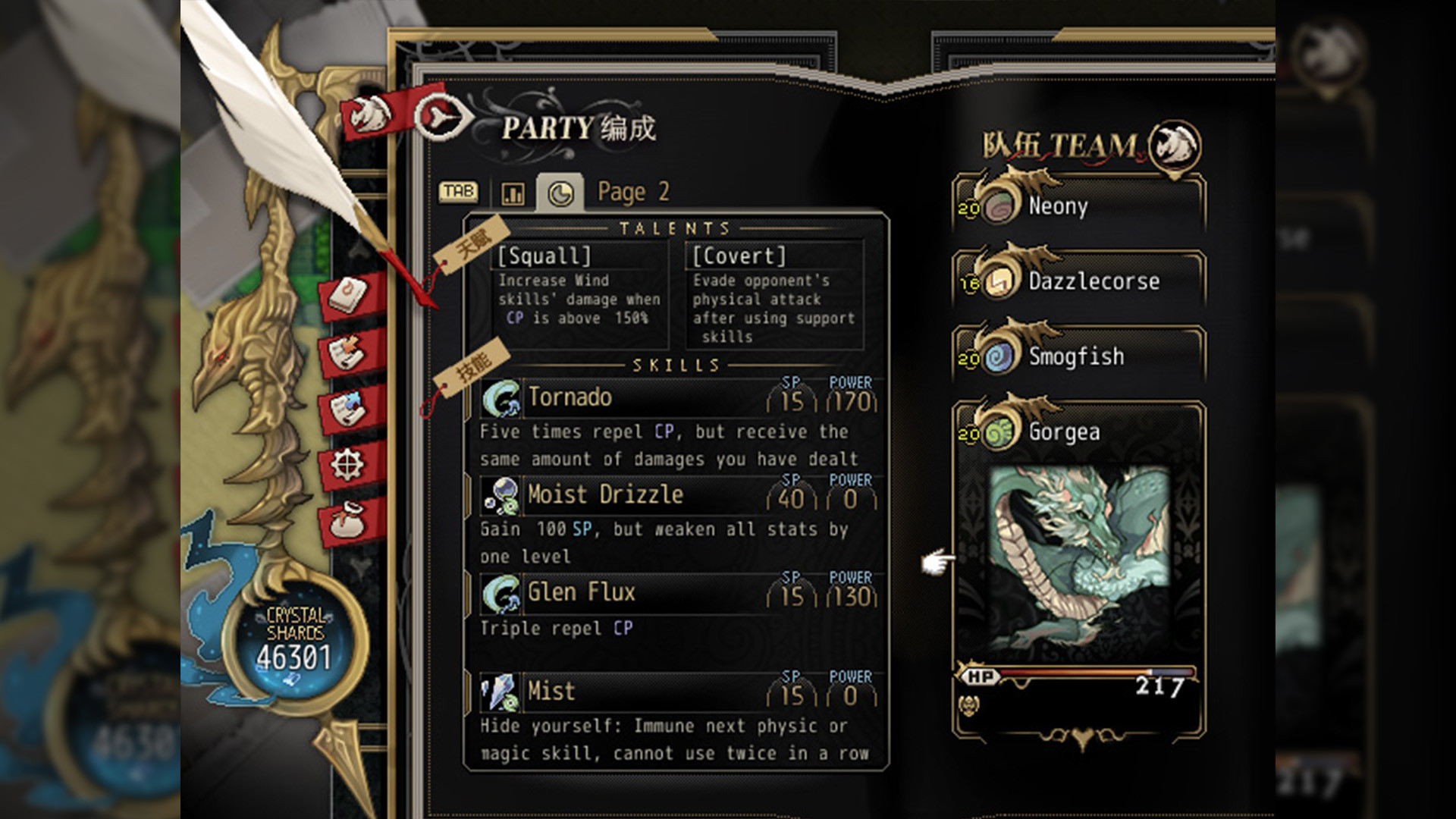The image size is (1456, 819).
Task: Select Dazzlecorse from the team list
Action: (x=1092, y=281)
